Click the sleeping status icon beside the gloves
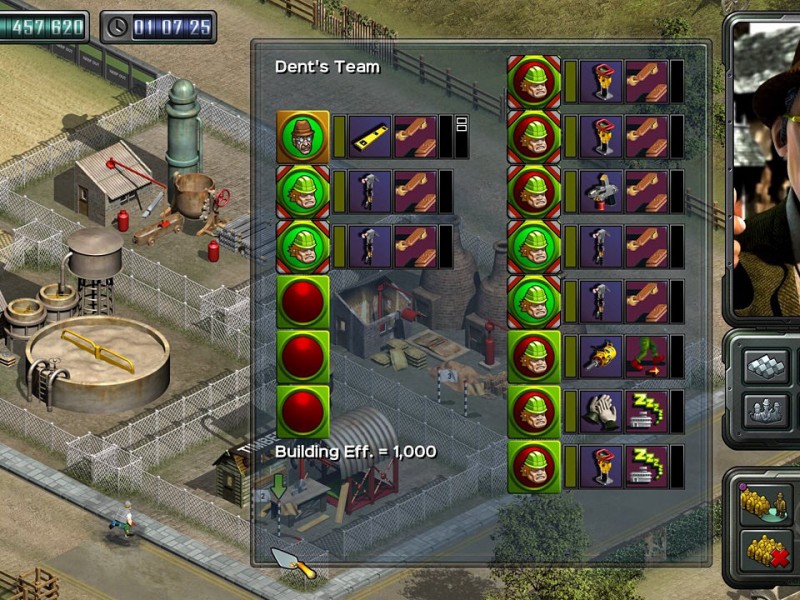Image resolution: width=800 pixels, height=600 pixels. (x=647, y=411)
